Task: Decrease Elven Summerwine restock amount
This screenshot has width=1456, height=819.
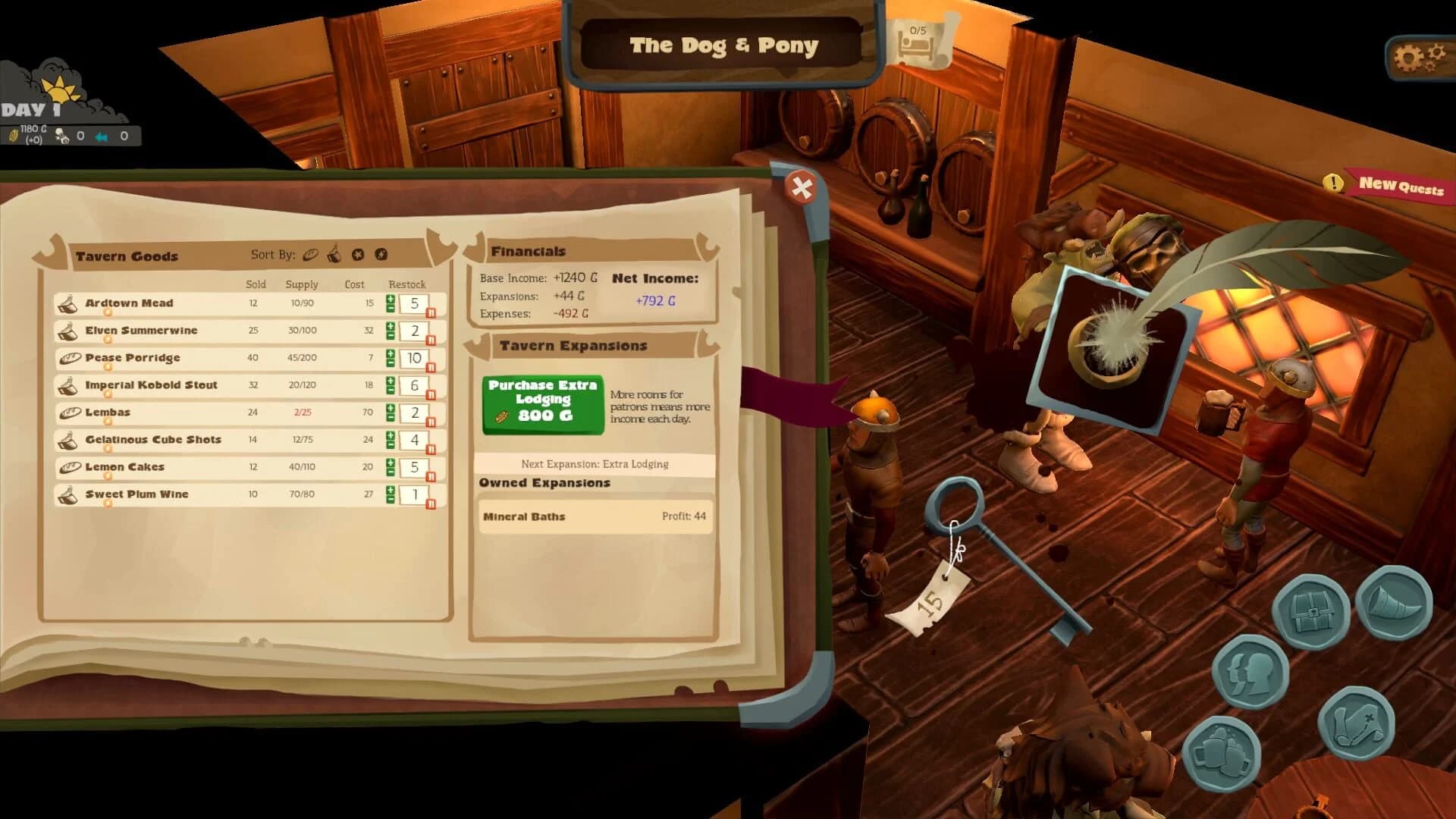Action: [x=390, y=336]
